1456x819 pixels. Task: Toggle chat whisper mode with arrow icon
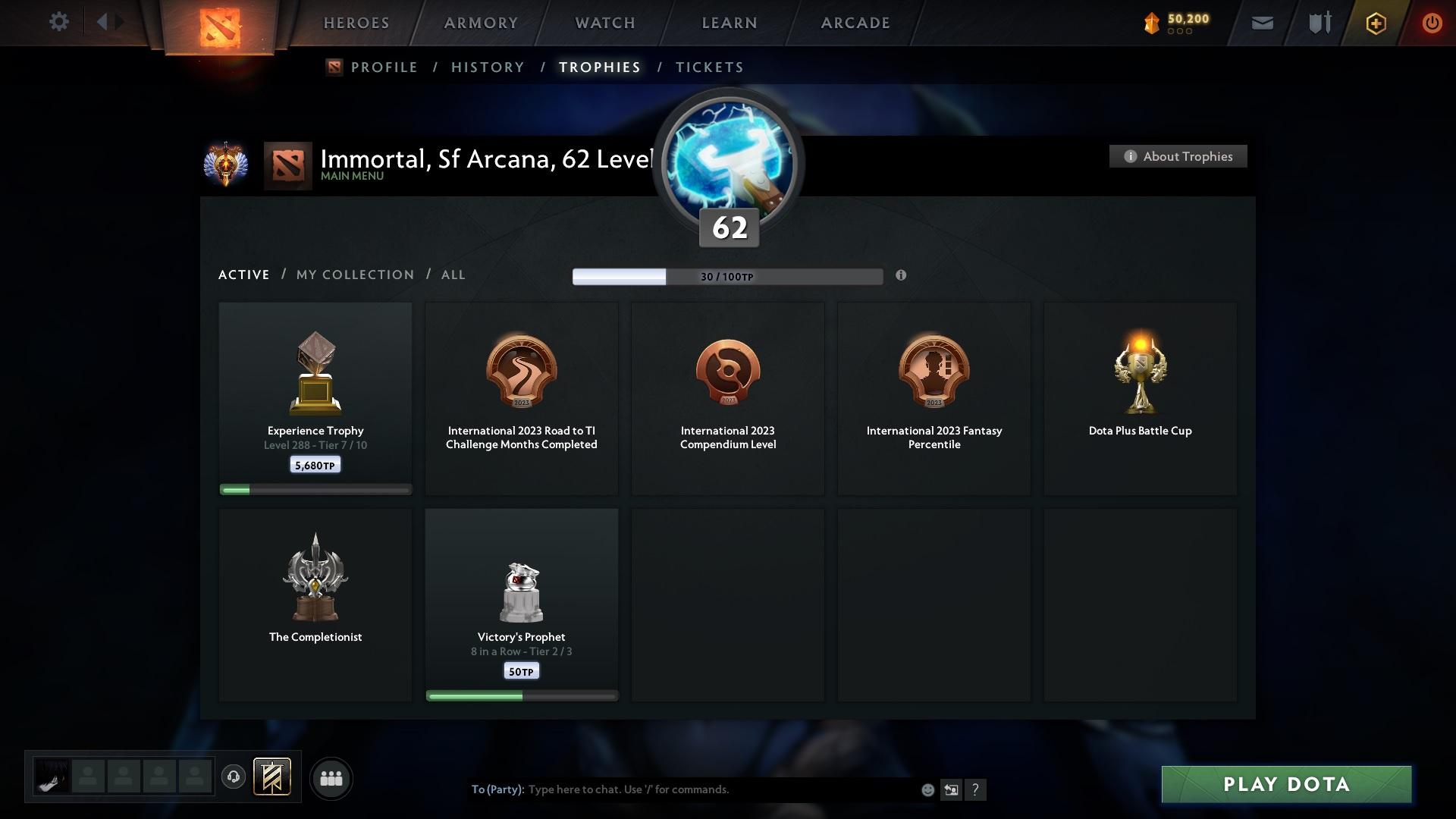(952, 789)
